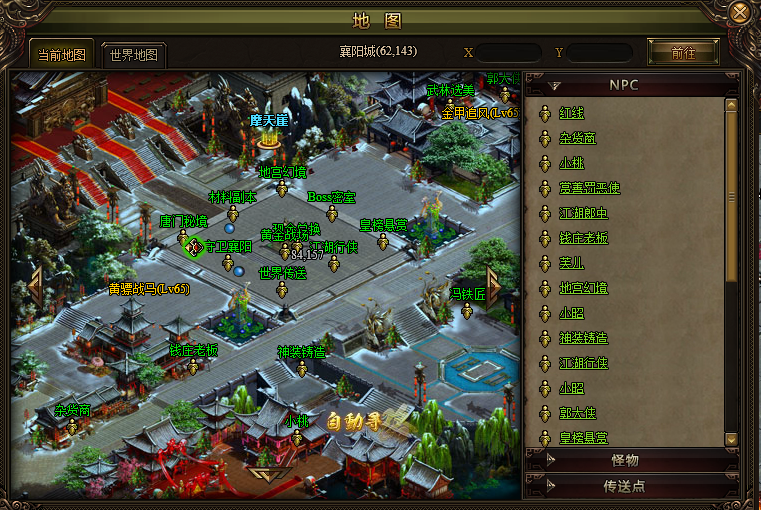Click the 马铁匠 marker on the map
761x510 pixels.
(466, 308)
